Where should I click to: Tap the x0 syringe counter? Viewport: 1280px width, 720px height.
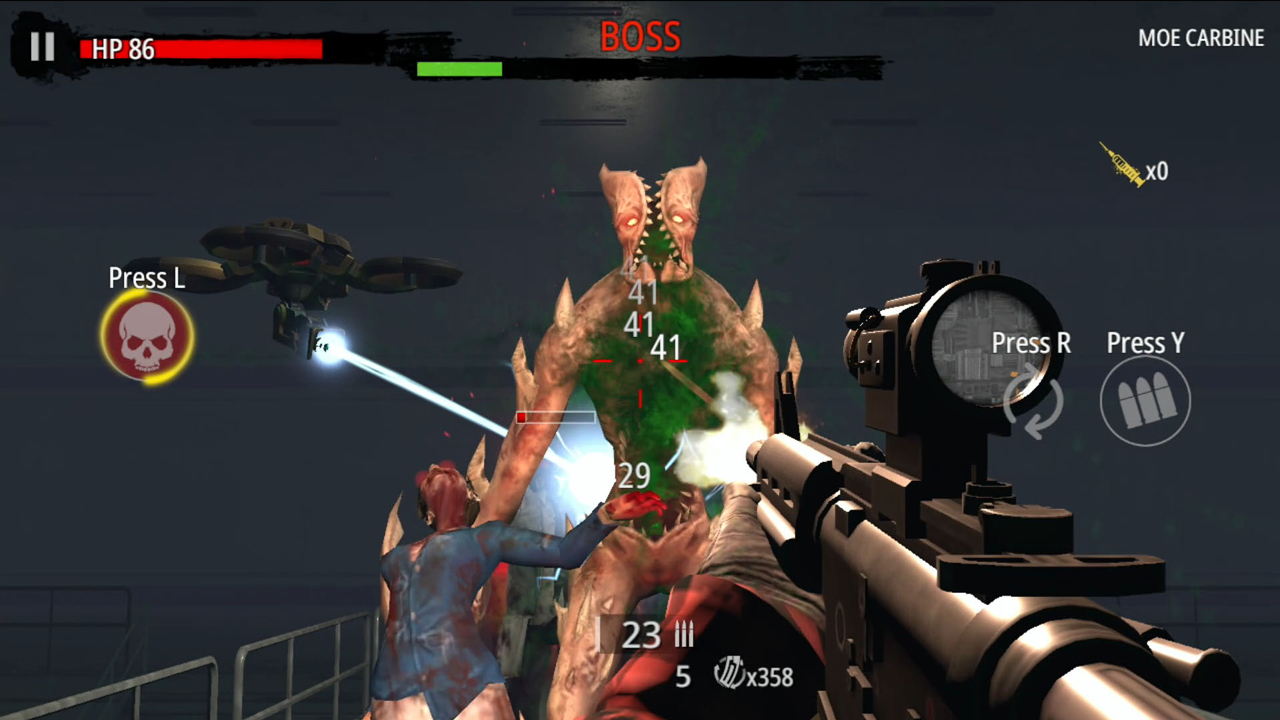1156,172
